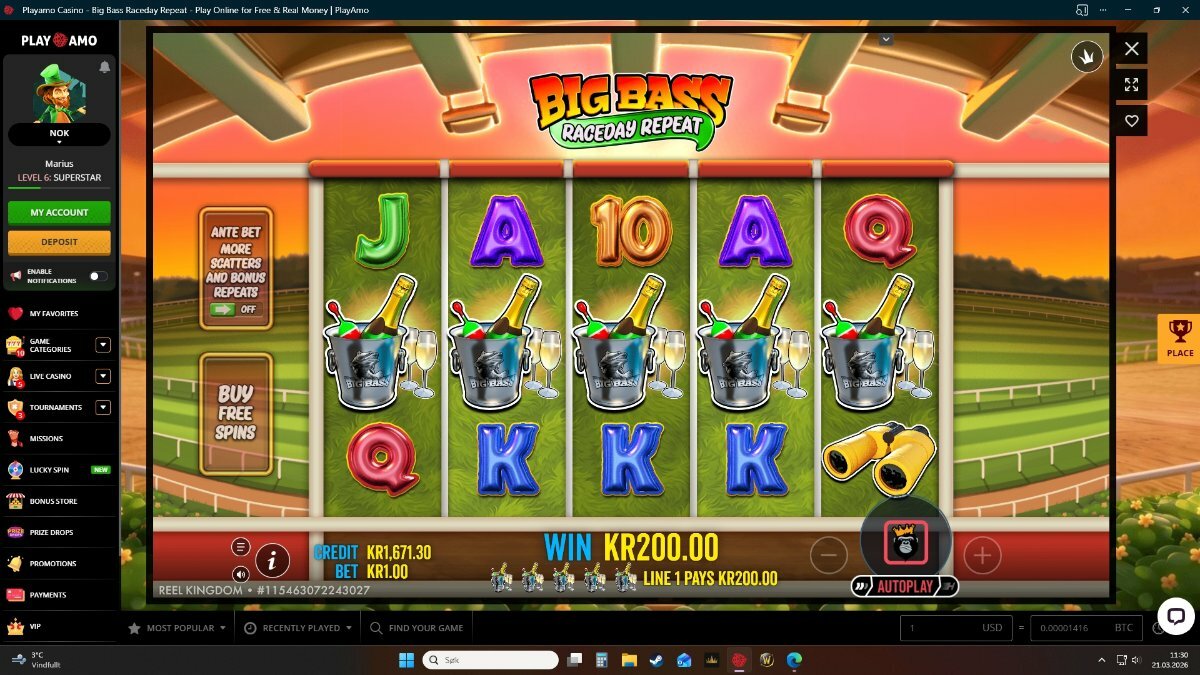Click the Find Your Game search field

[425, 628]
